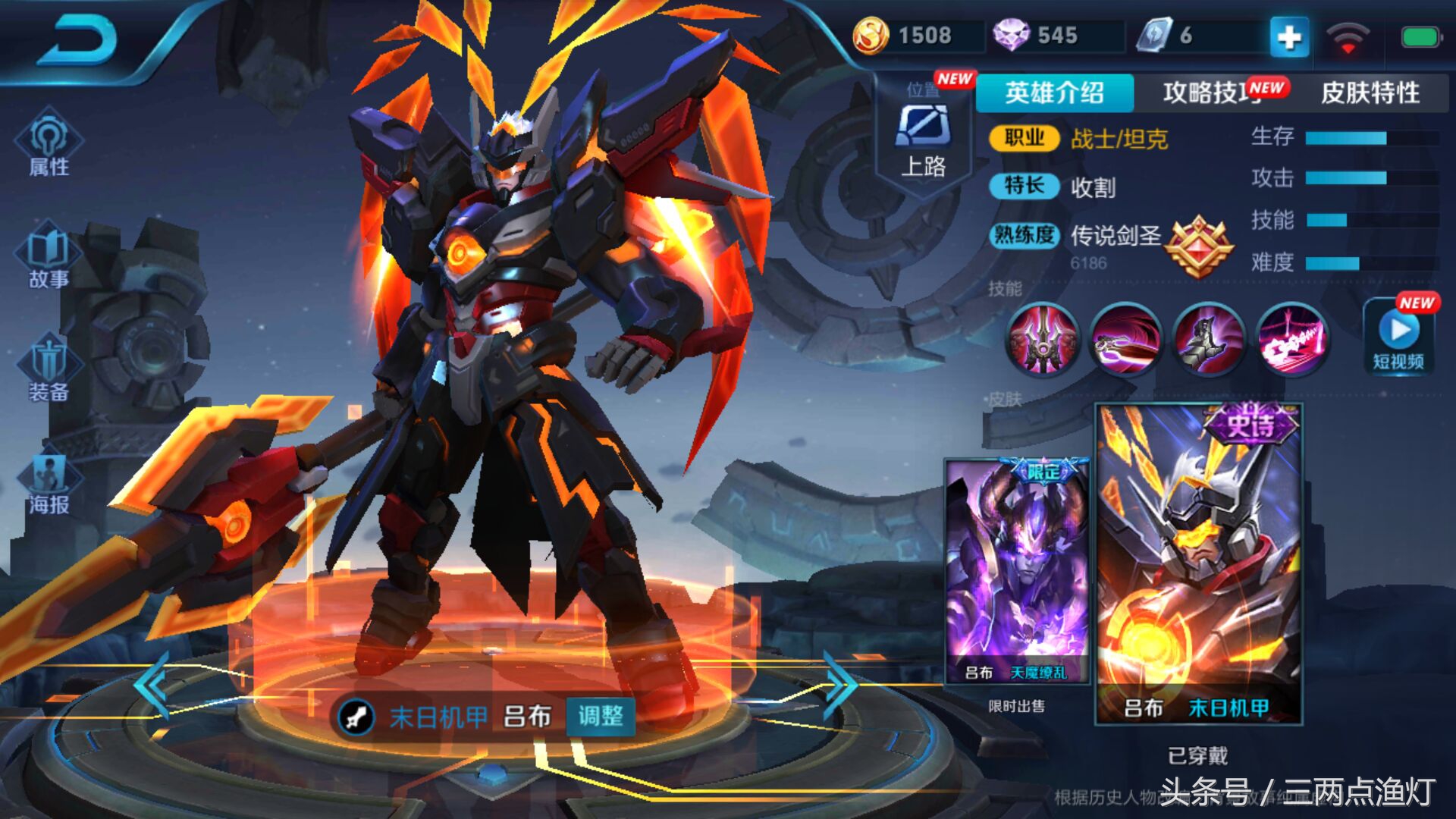Open the 属性 attributes panel

click(x=49, y=144)
